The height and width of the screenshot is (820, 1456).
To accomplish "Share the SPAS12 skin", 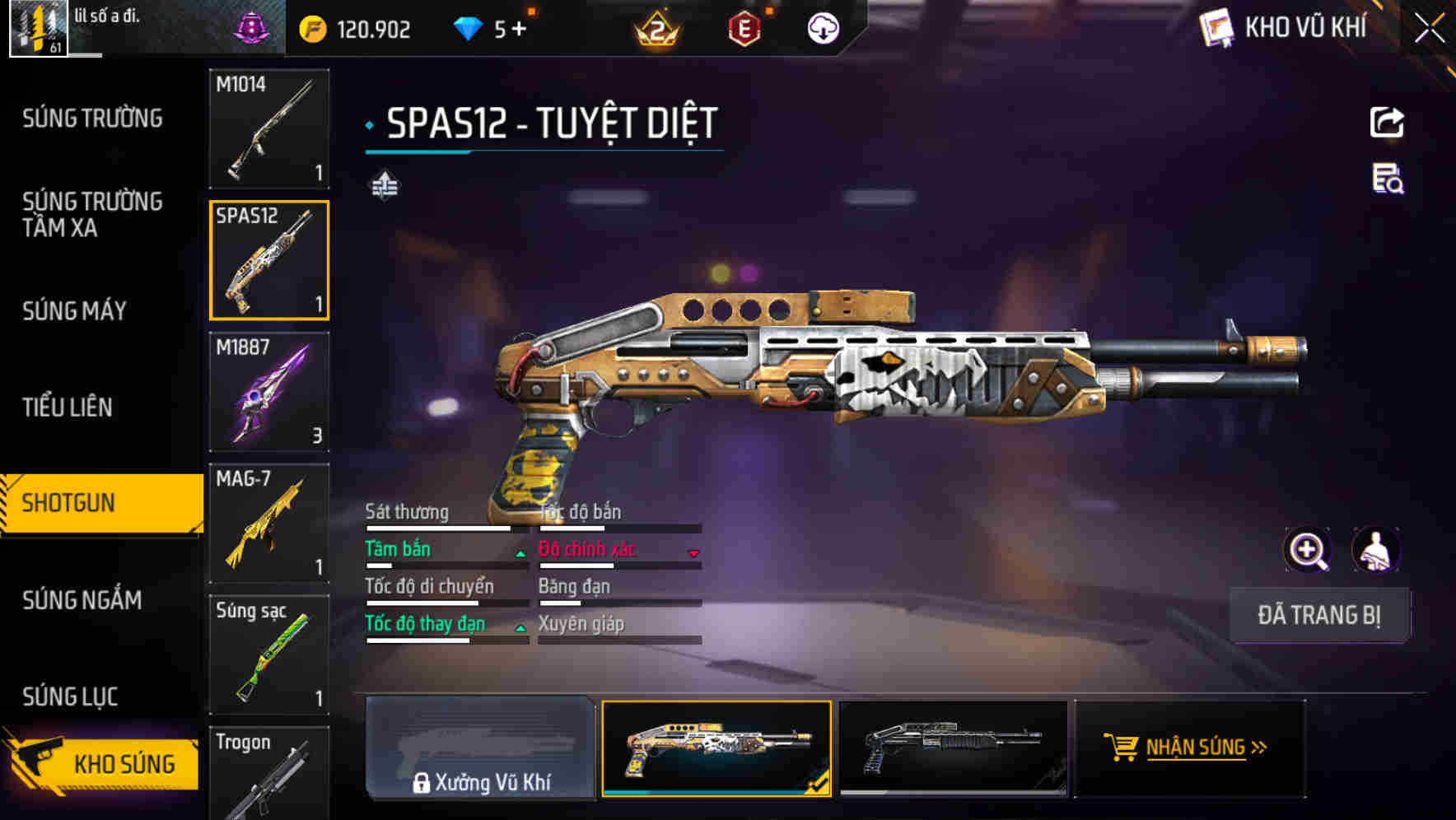I will coord(1387,123).
